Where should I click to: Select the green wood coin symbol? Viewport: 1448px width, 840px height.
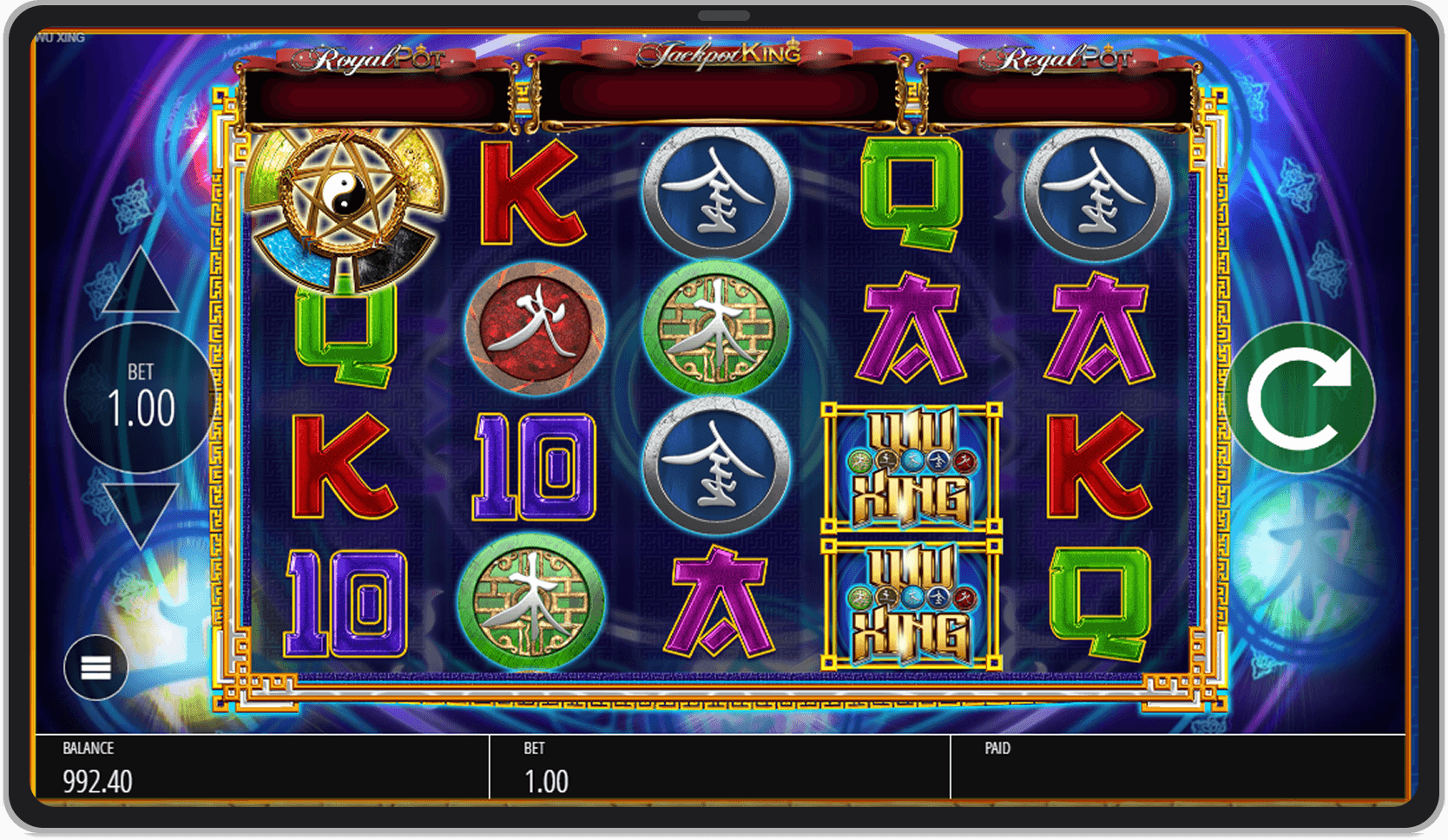pyautogui.click(x=533, y=597)
